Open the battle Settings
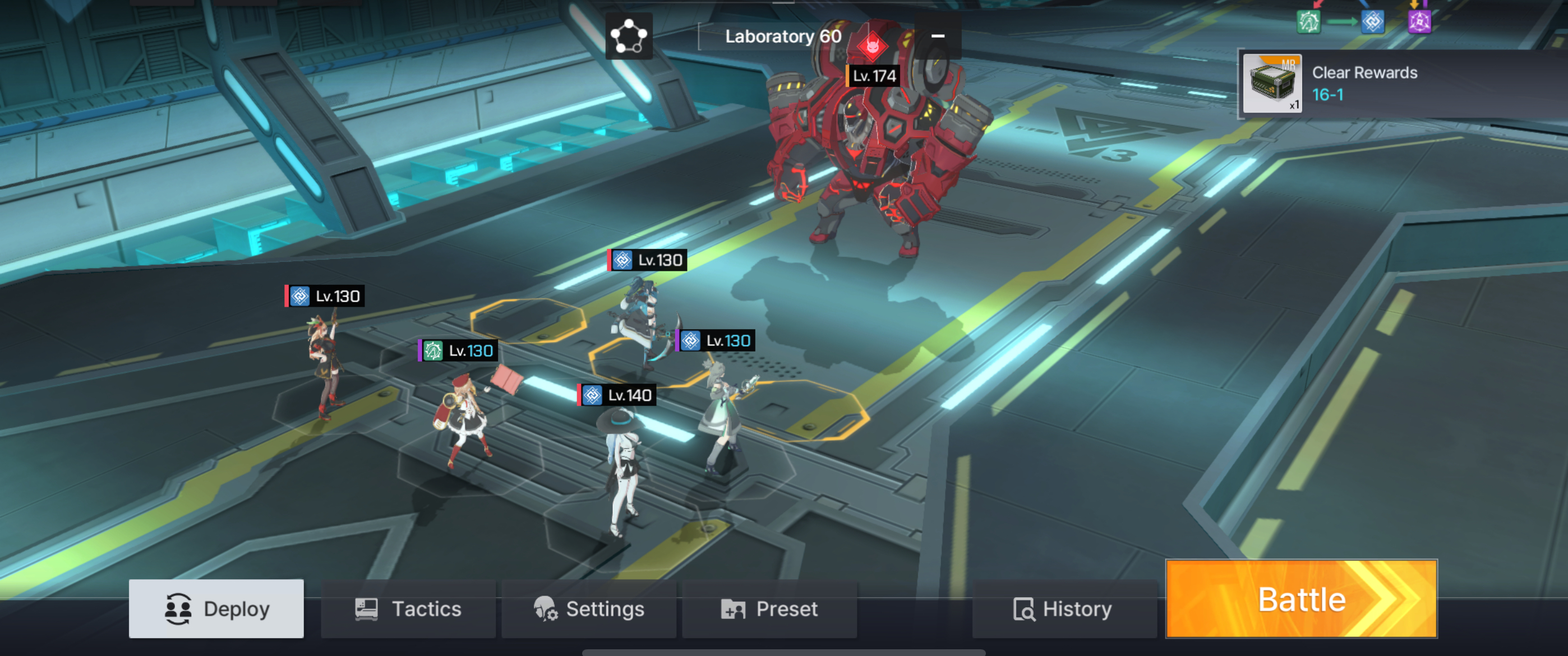Screen dimensions: 1568x656 coord(589,608)
